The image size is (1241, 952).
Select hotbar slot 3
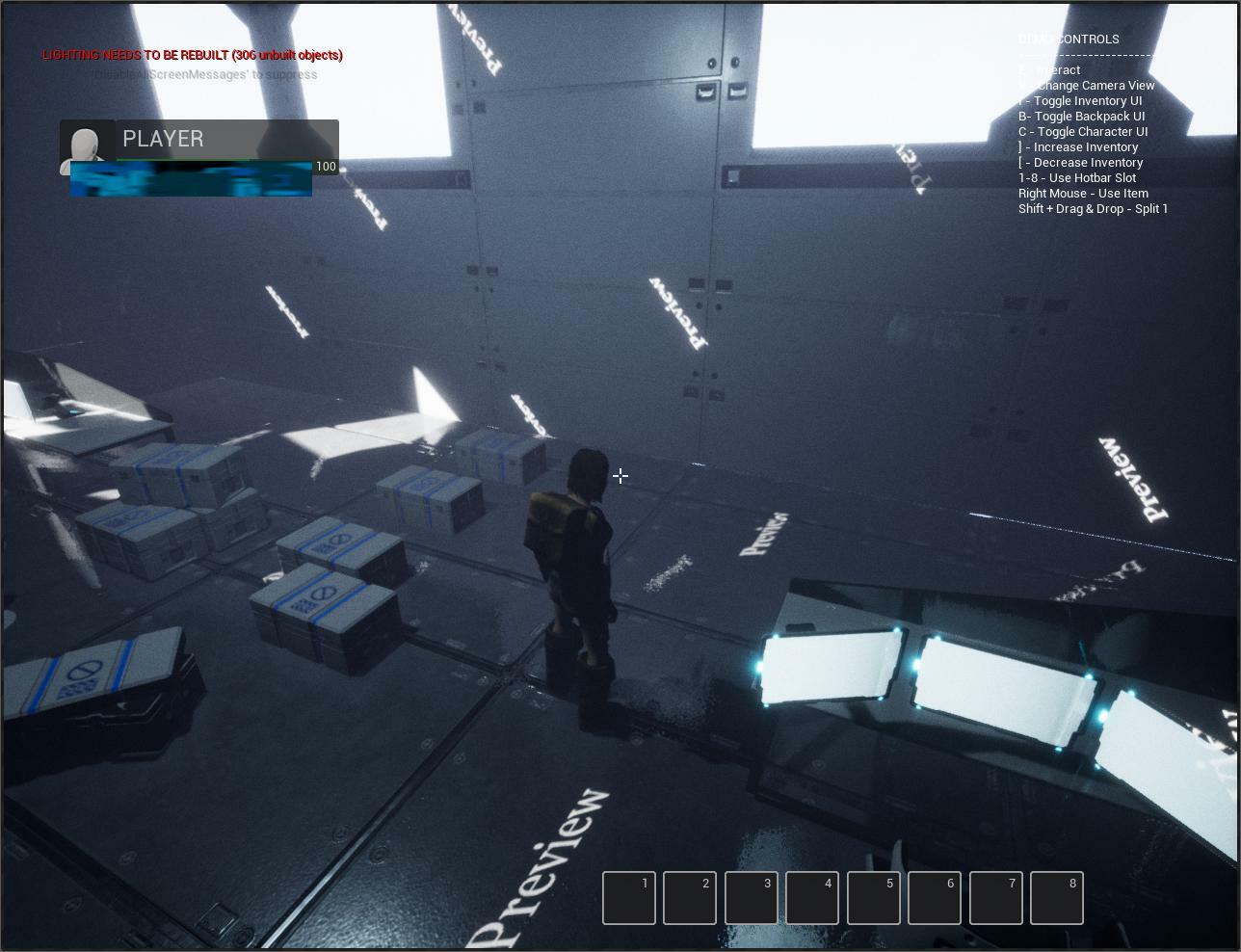(751, 897)
